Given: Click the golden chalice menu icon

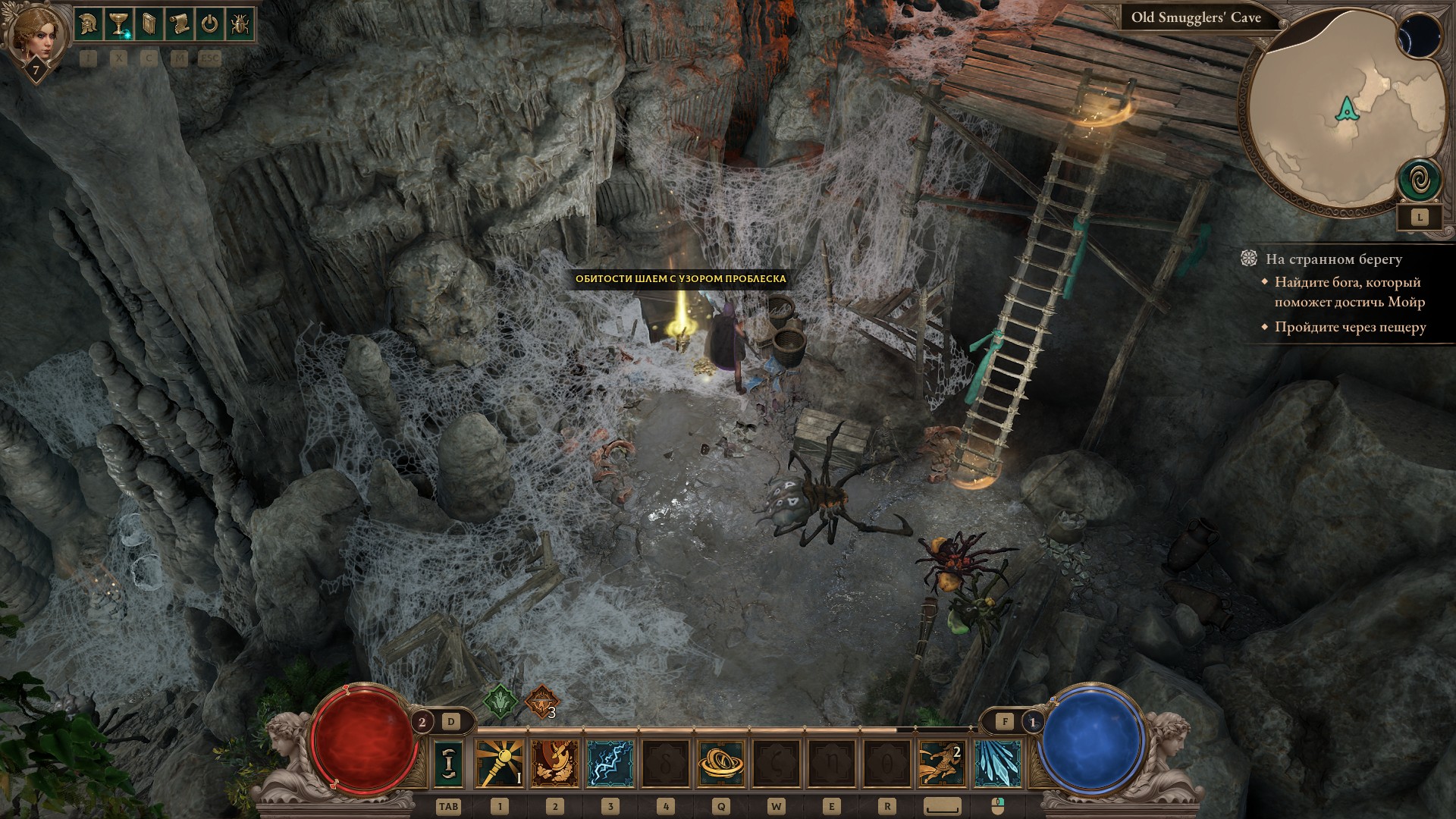Looking at the screenshot, I should click(x=118, y=24).
